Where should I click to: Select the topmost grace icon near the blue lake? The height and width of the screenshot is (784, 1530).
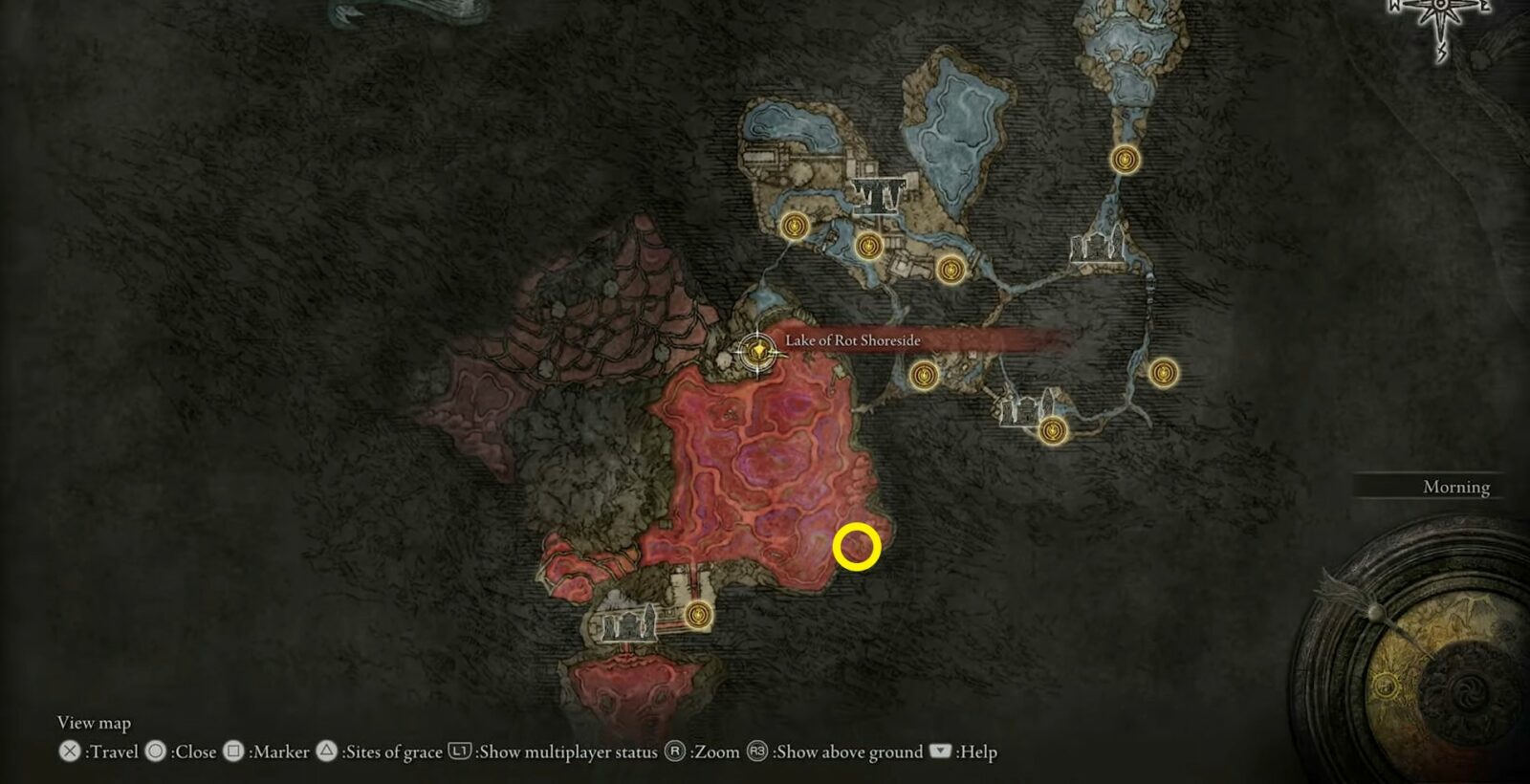pos(1126,161)
